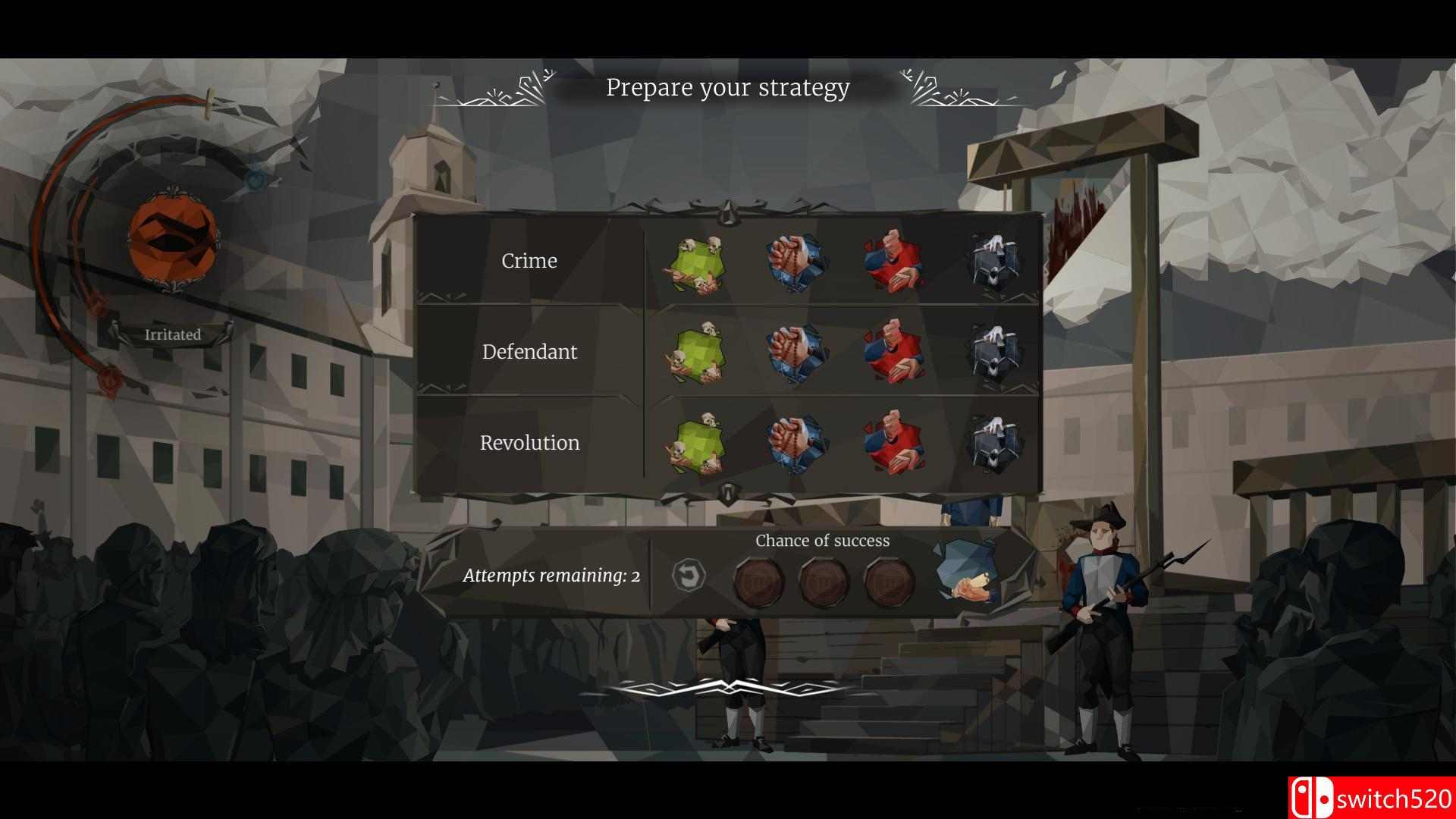
Task: Click the orange crowd mood emblem
Action: (172, 237)
